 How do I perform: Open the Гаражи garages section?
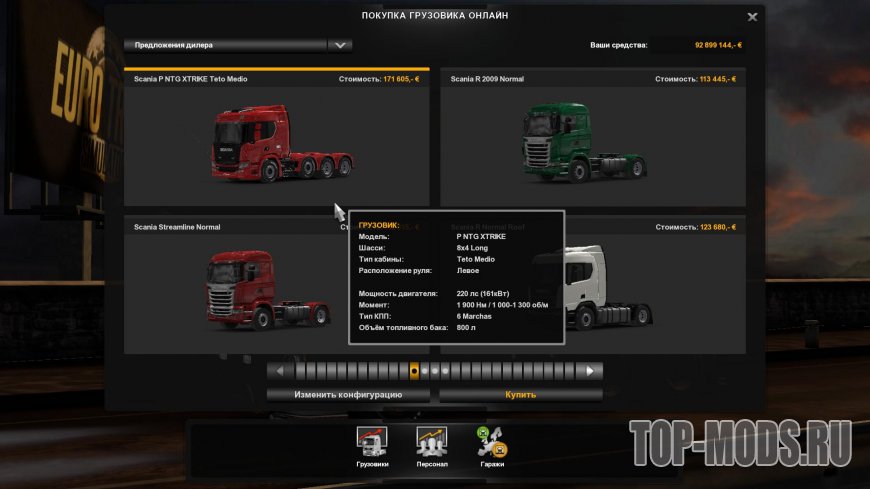click(492, 444)
